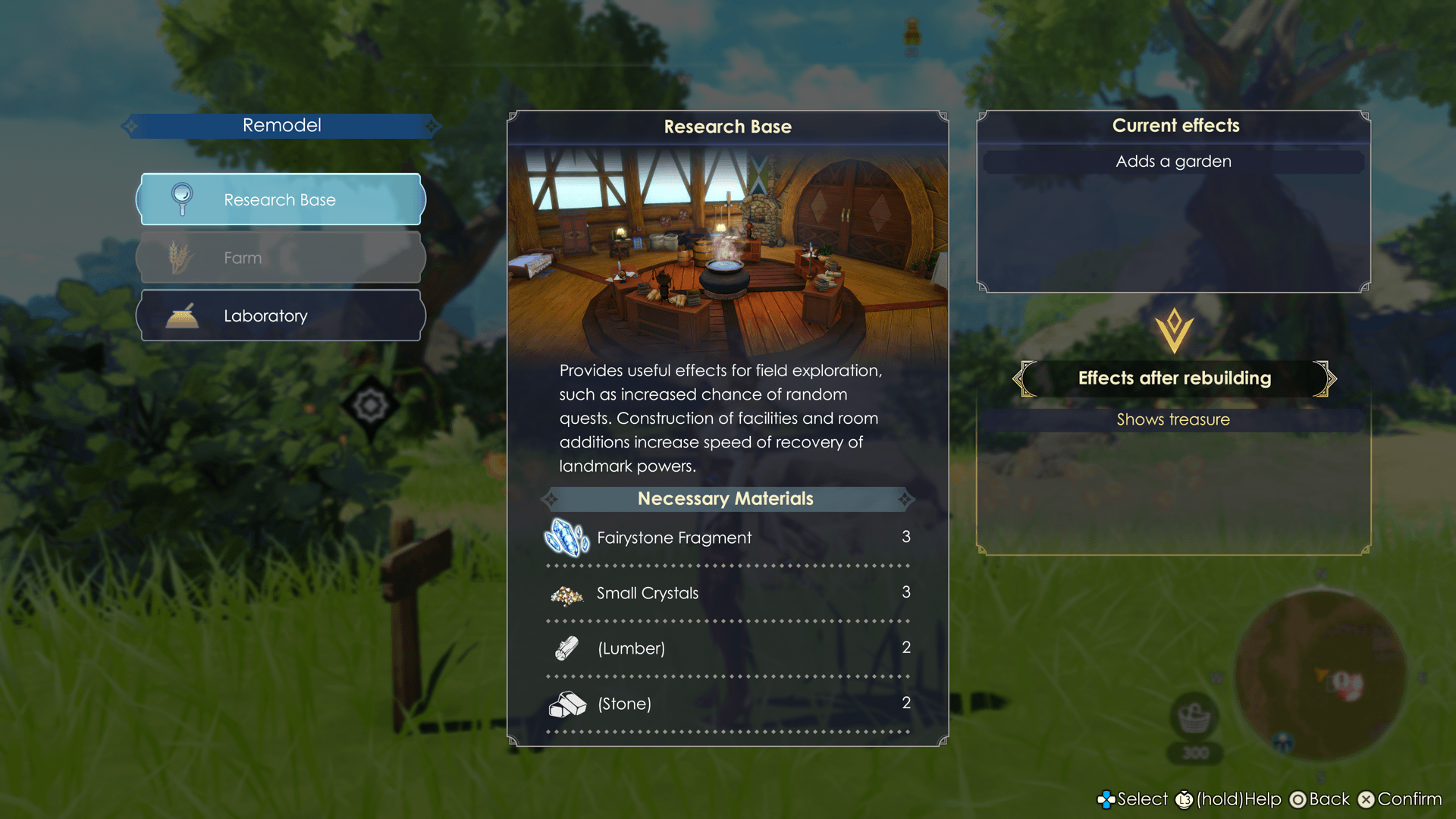Viewport: 1456px width, 819px height.
Task: Select the Fairystone Fragment material row
Action: tap(726, 538)
